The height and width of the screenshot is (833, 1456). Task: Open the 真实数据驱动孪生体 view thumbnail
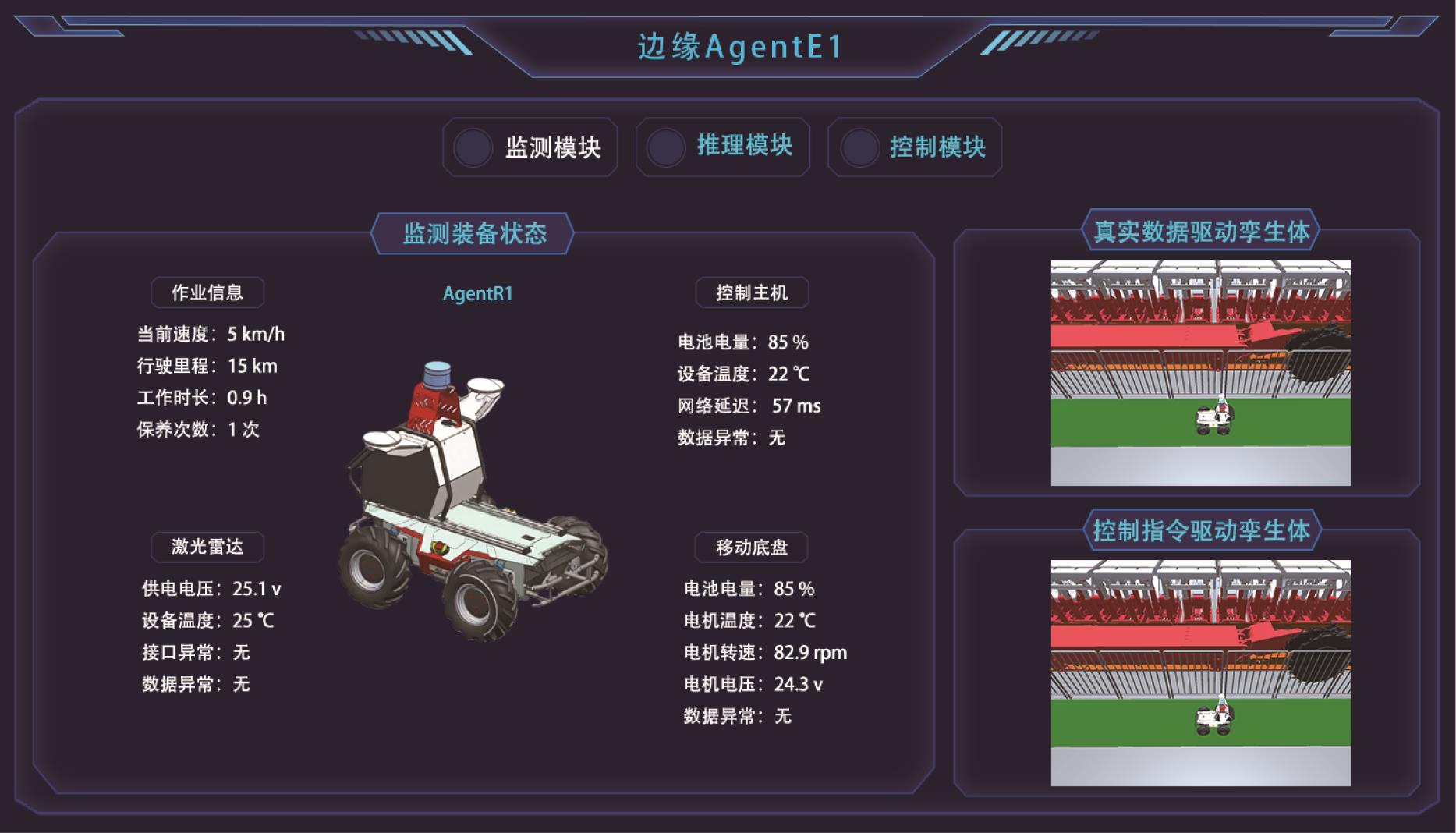[x=1200, y=373]
